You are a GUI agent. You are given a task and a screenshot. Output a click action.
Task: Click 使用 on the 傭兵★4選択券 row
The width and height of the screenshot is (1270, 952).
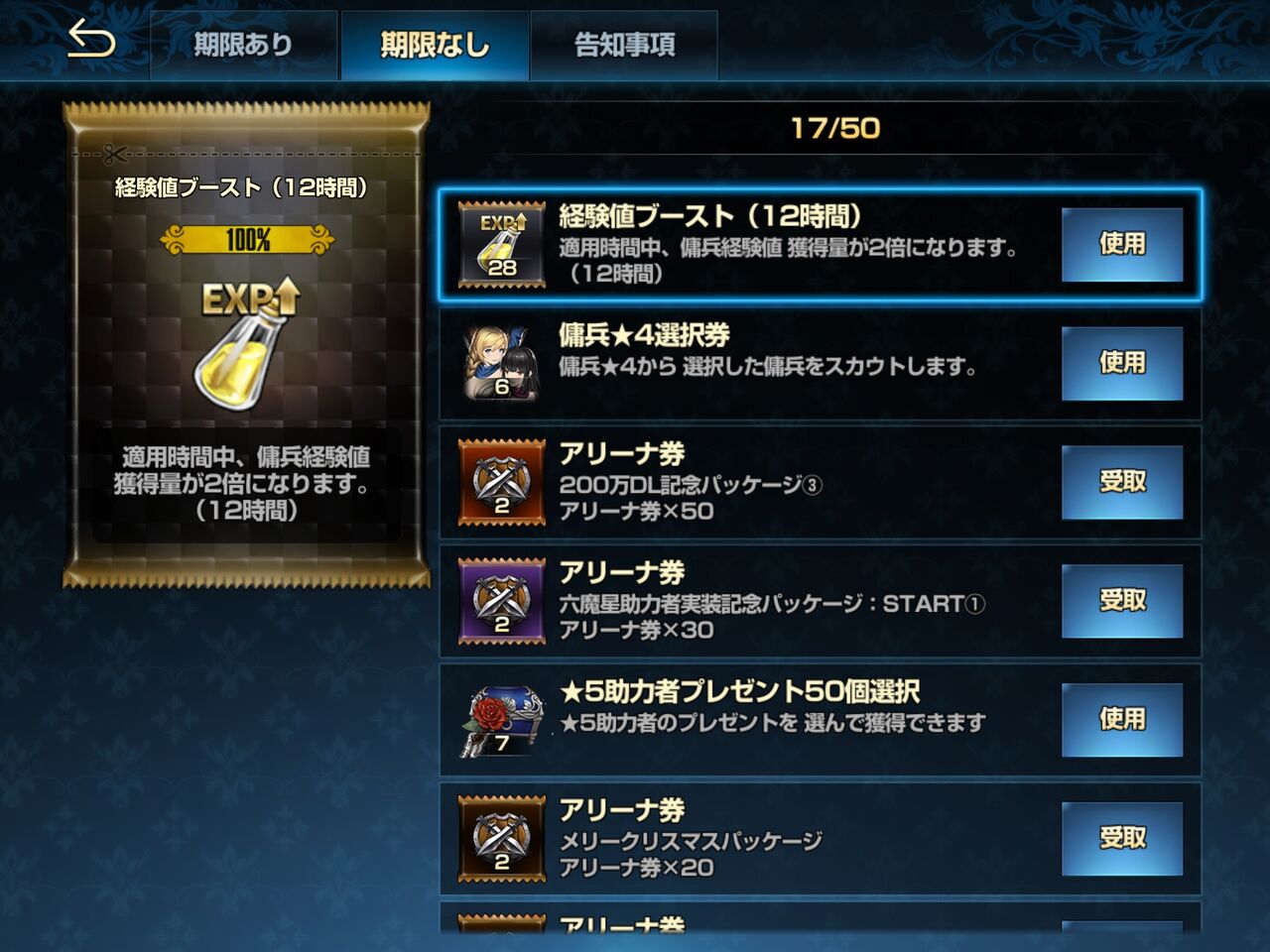coord(1121,365)
